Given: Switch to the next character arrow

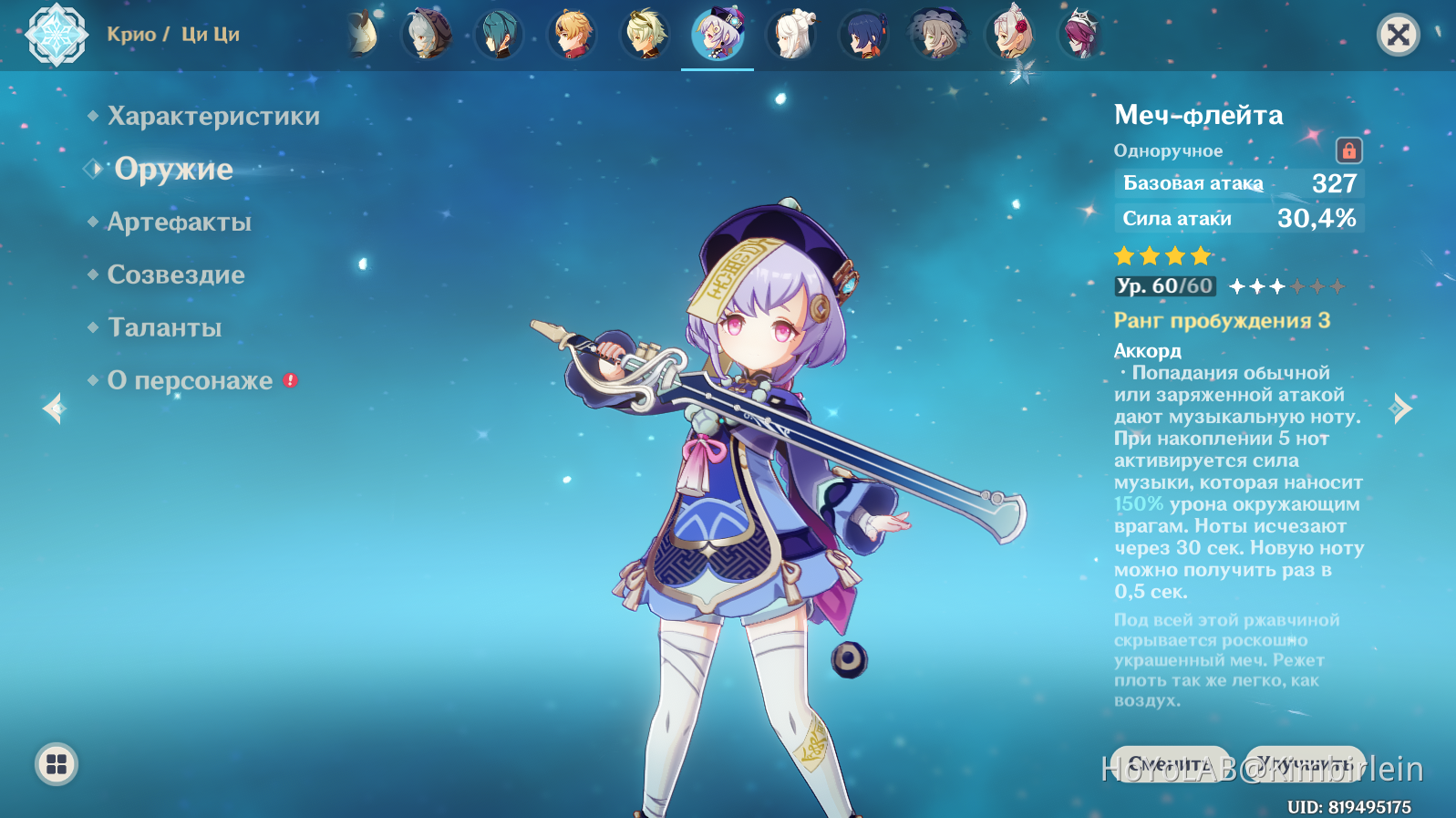Looking at the screenshot, I should point(1400,409).
